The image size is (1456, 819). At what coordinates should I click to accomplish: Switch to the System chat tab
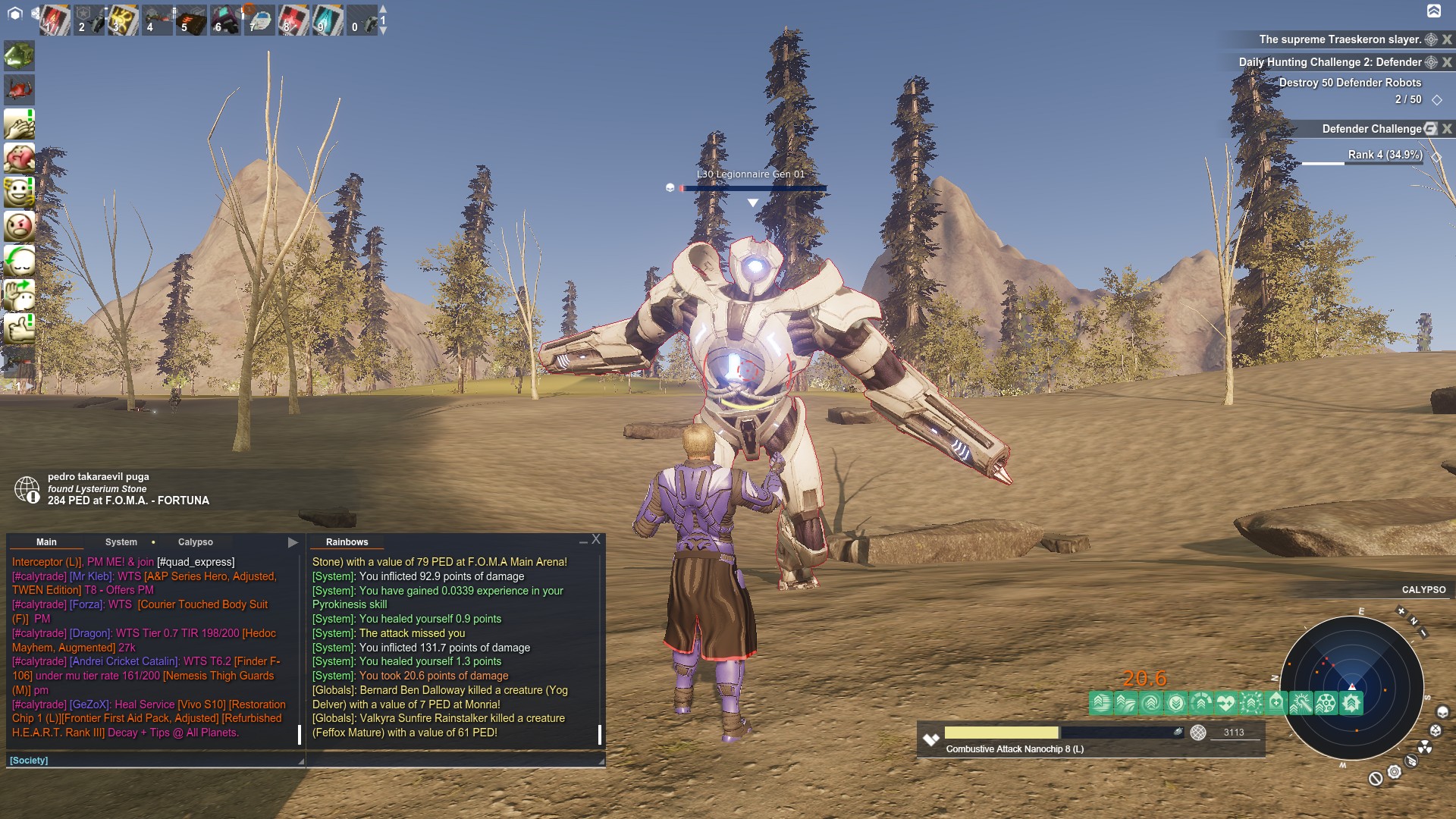coord(121,542)
